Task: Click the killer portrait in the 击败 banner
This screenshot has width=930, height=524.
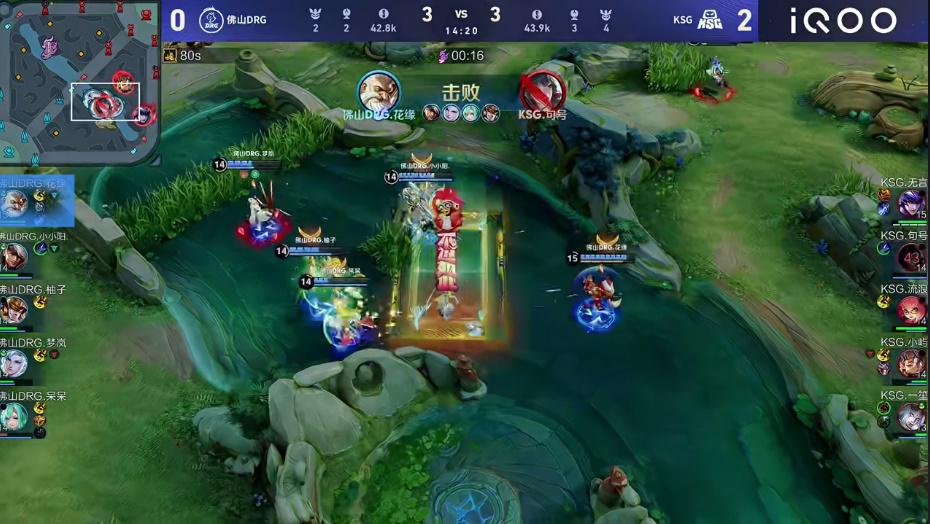Action: pyautogui.click(x=379, y=91)
